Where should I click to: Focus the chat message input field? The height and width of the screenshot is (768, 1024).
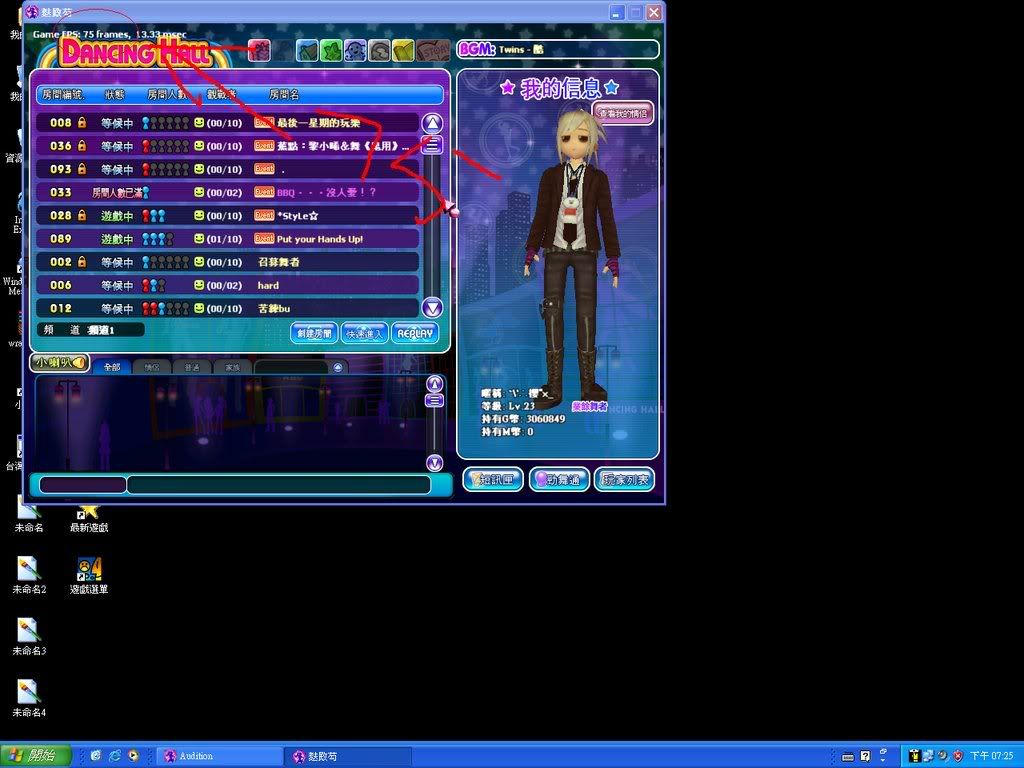tap(278, 485)
